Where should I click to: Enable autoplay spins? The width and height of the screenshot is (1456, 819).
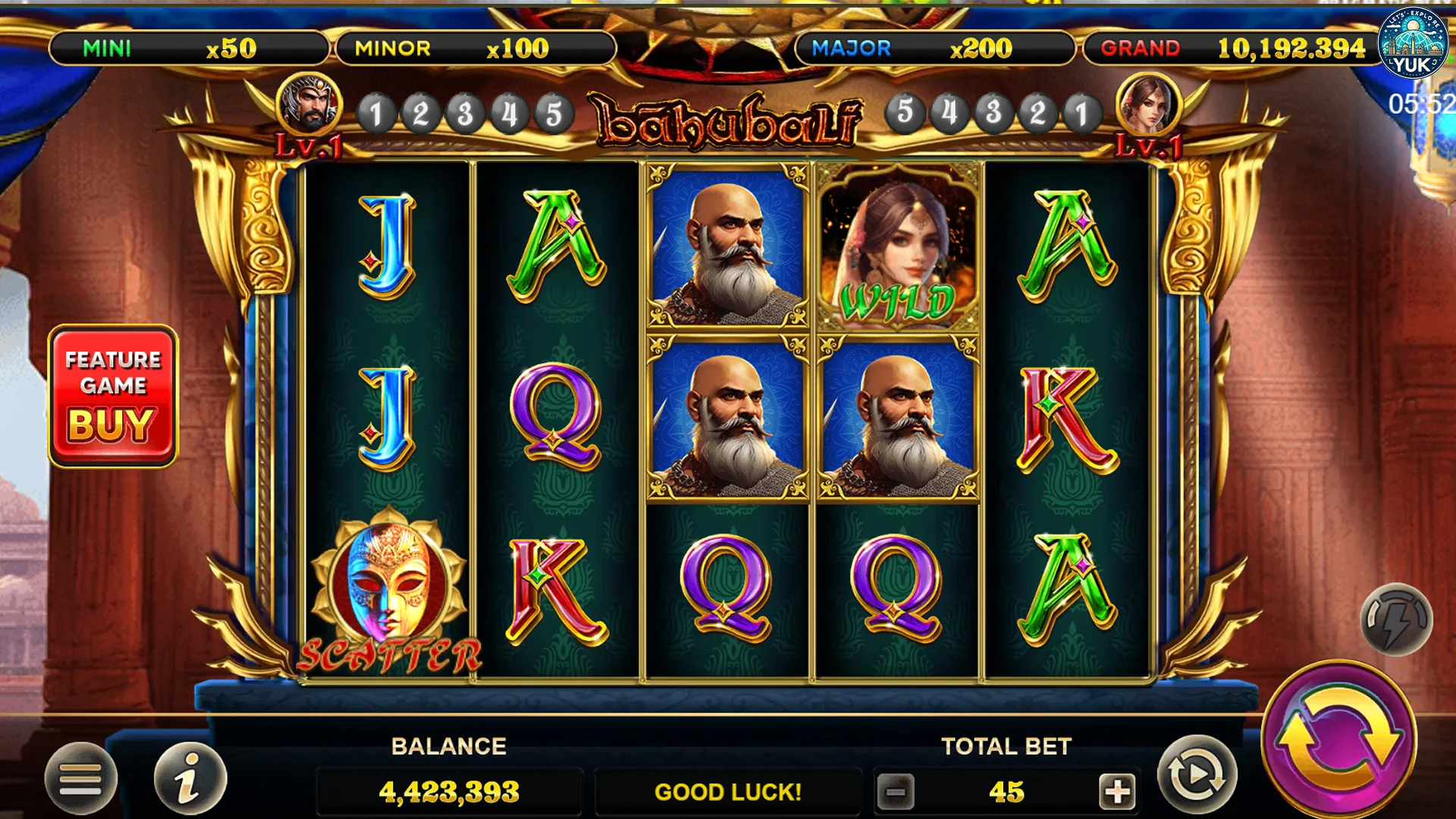tap(1197, 775)
